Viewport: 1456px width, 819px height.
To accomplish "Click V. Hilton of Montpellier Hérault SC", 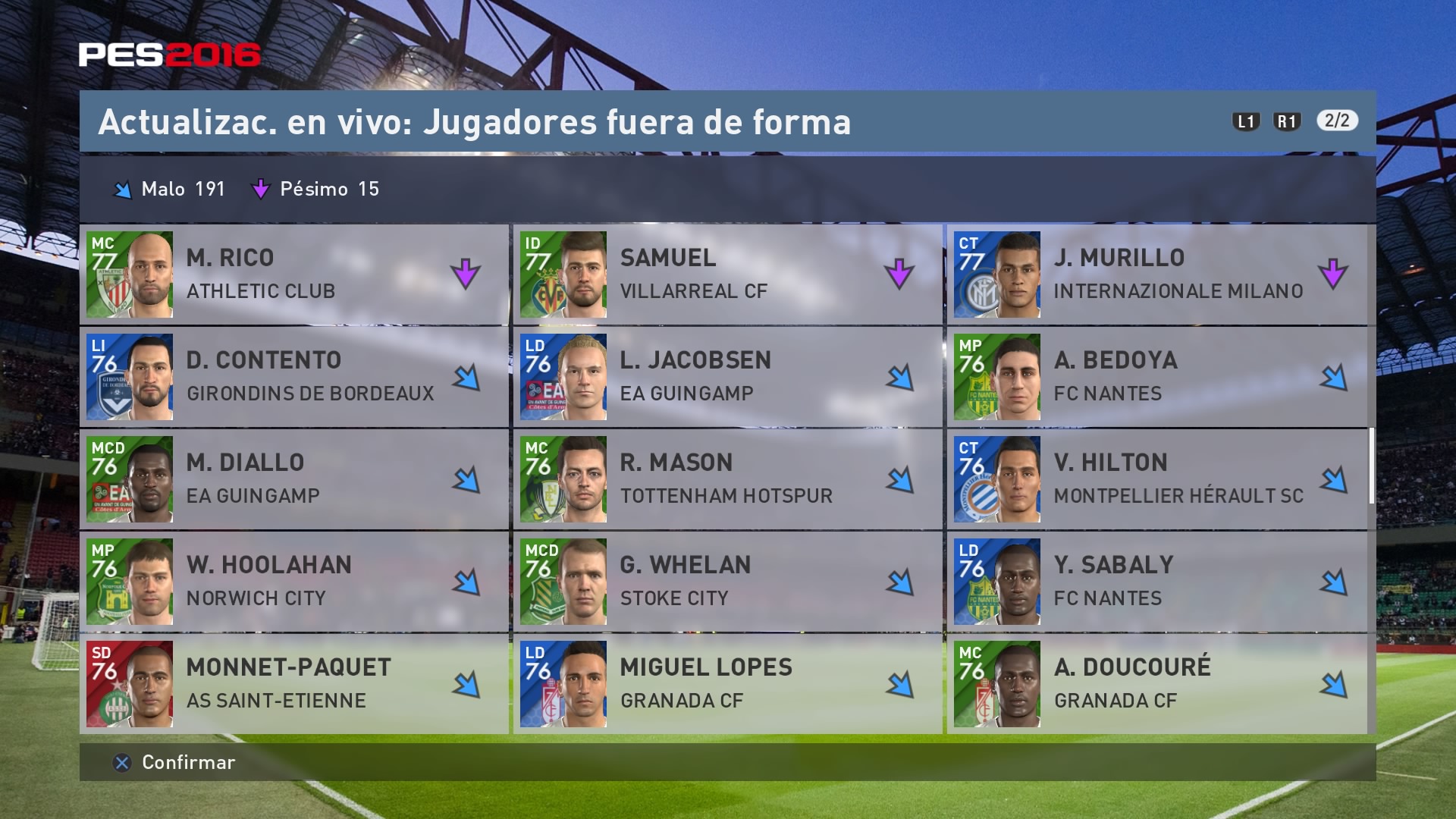I will click(x=1156, y=479).
